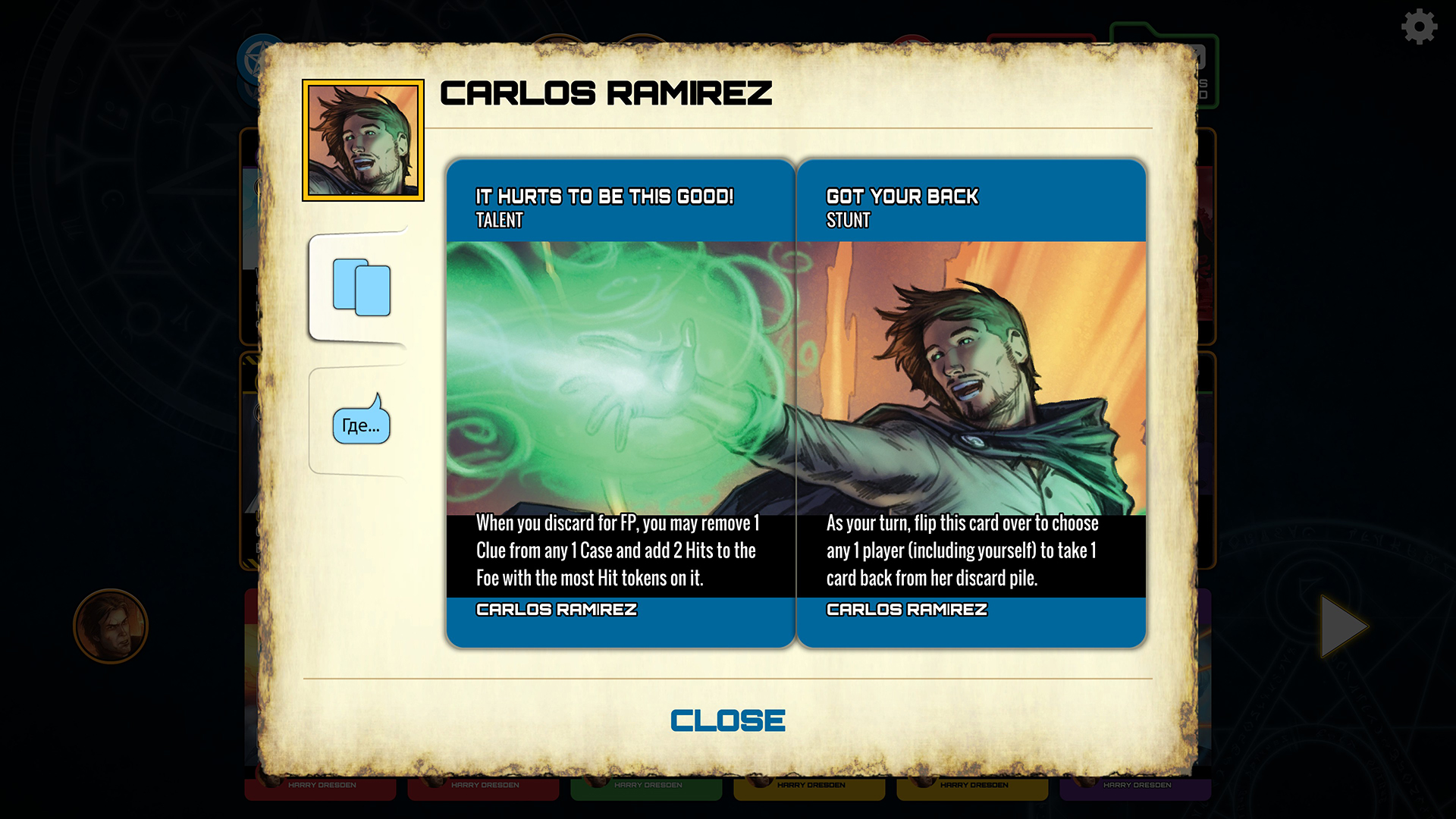The height and width of the screenshot is (819, 1456).
Task: Click Carlos Ramirez's portrait next to his name
Action: click(364, 139)
